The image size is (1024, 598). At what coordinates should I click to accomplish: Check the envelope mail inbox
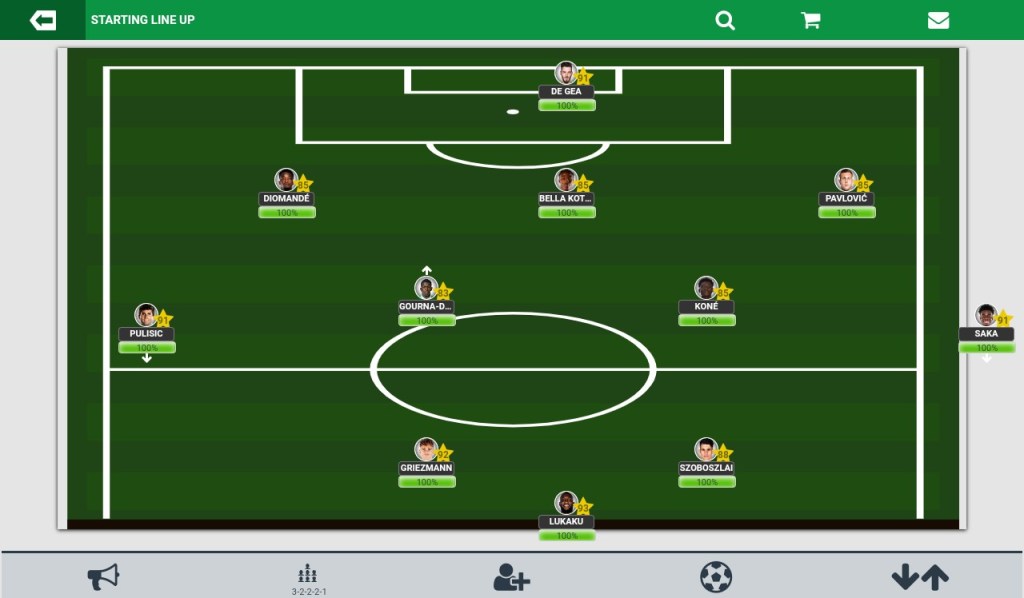[938, 20]
